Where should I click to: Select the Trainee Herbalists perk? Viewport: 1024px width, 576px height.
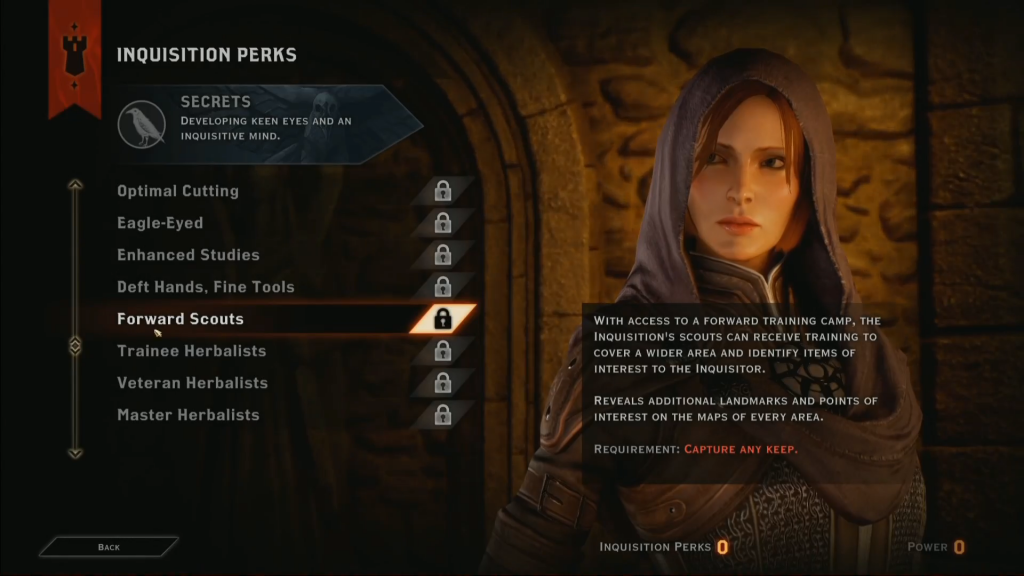click(192, 351)
